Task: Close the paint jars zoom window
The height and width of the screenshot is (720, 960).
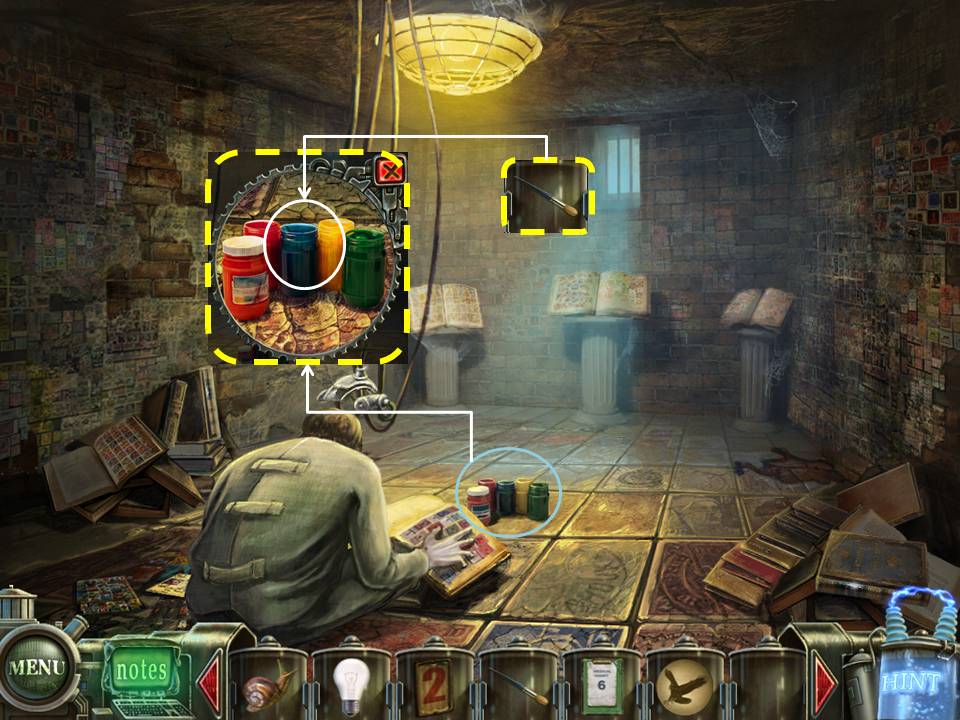Action: click(x=391, y=172)
